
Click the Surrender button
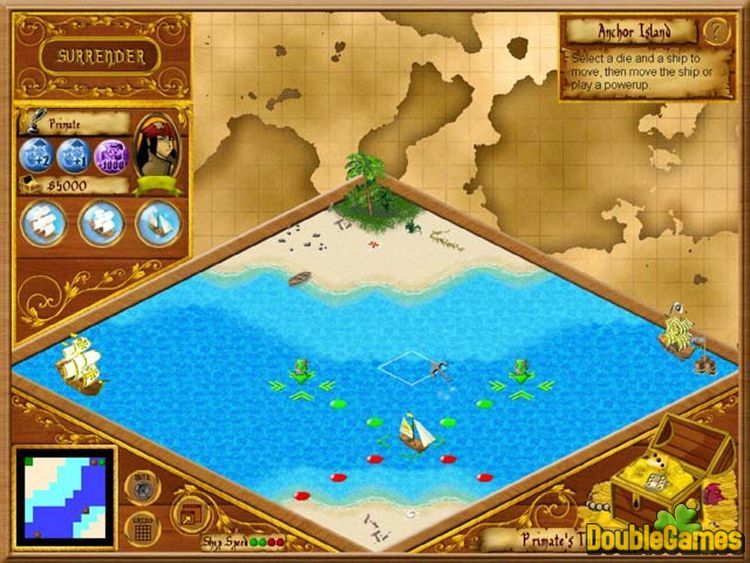100,56
